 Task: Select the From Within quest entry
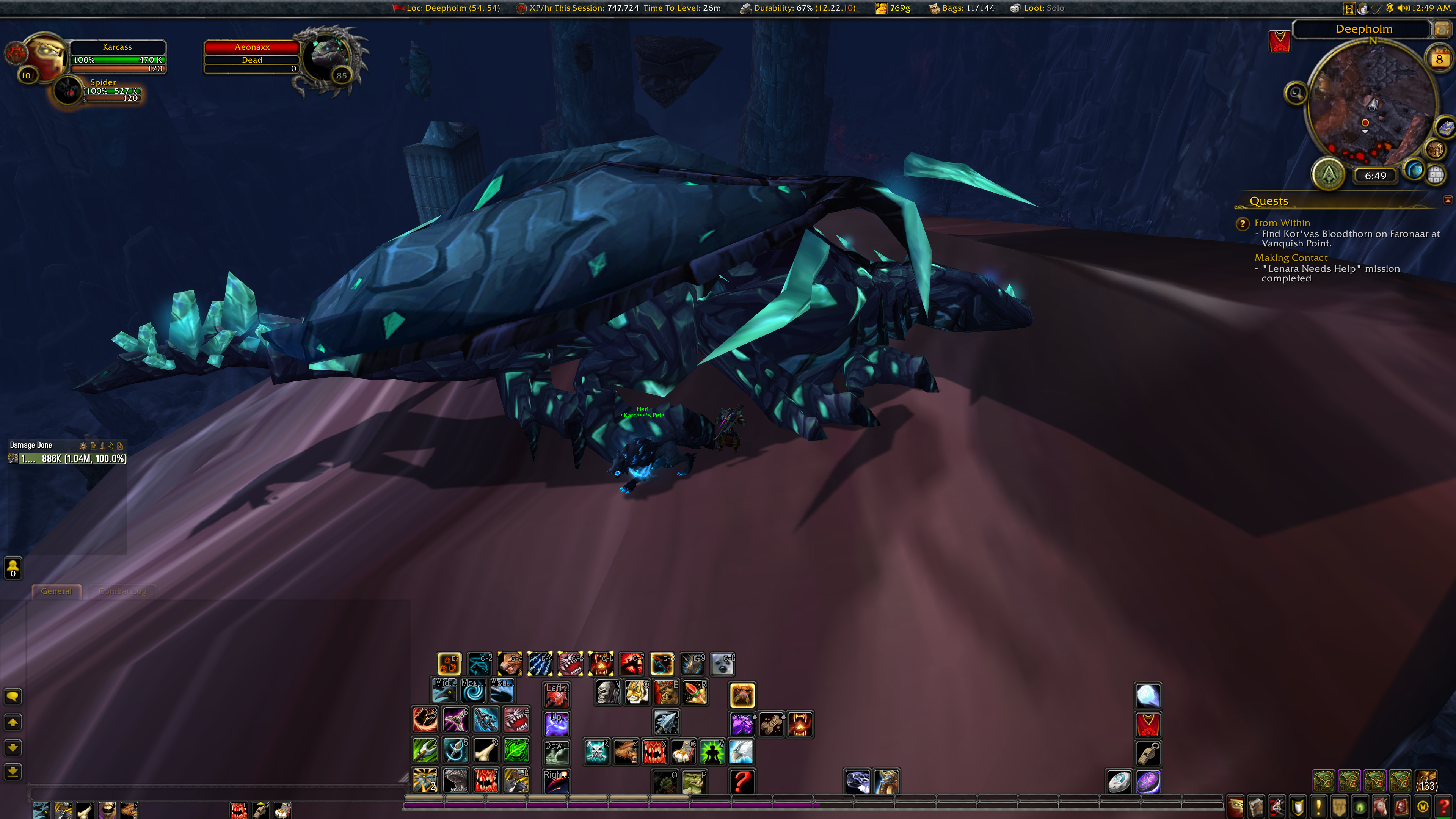(x=1281, y=223)
